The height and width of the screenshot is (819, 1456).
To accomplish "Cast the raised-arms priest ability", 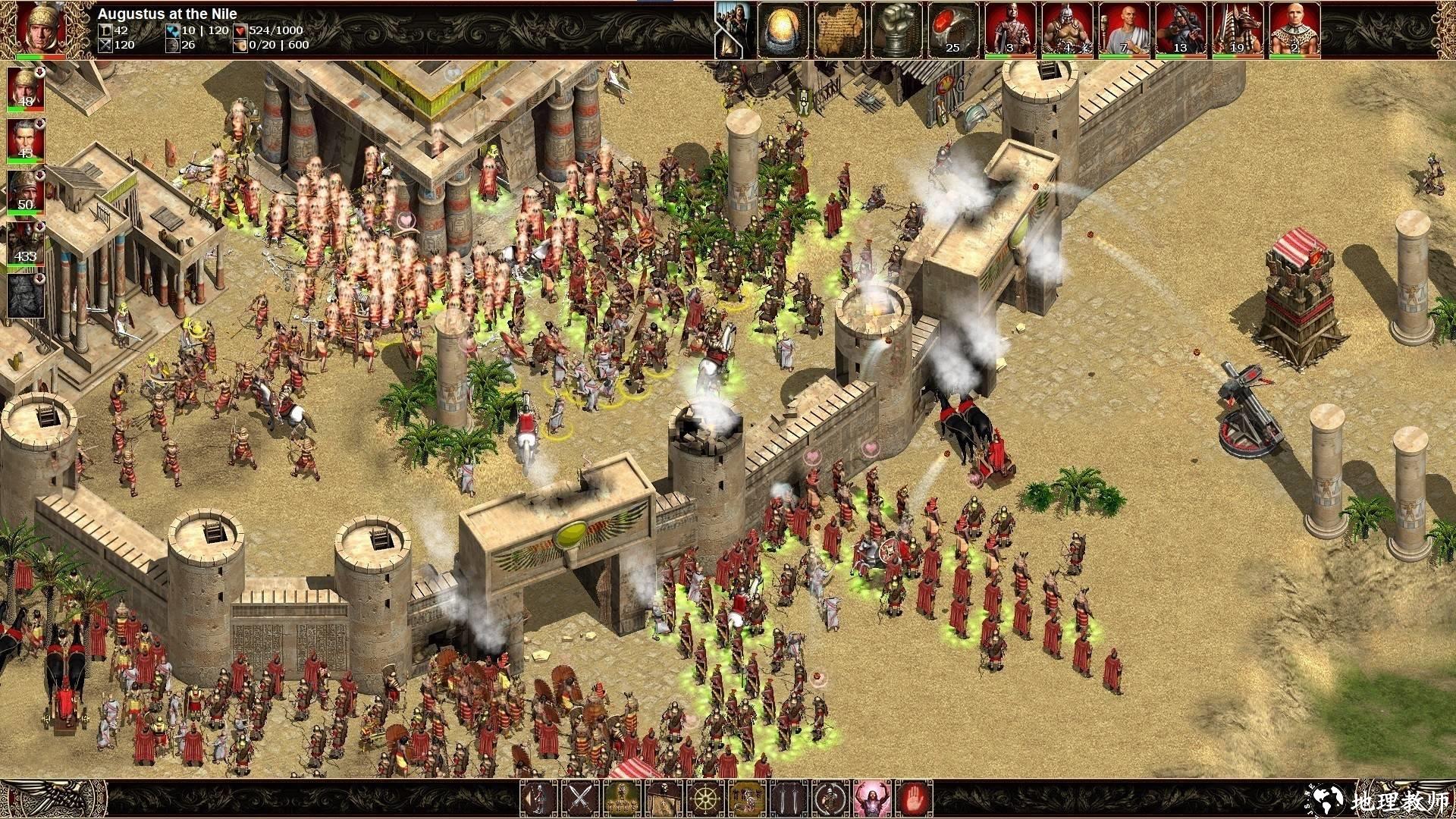I will 872,799.
